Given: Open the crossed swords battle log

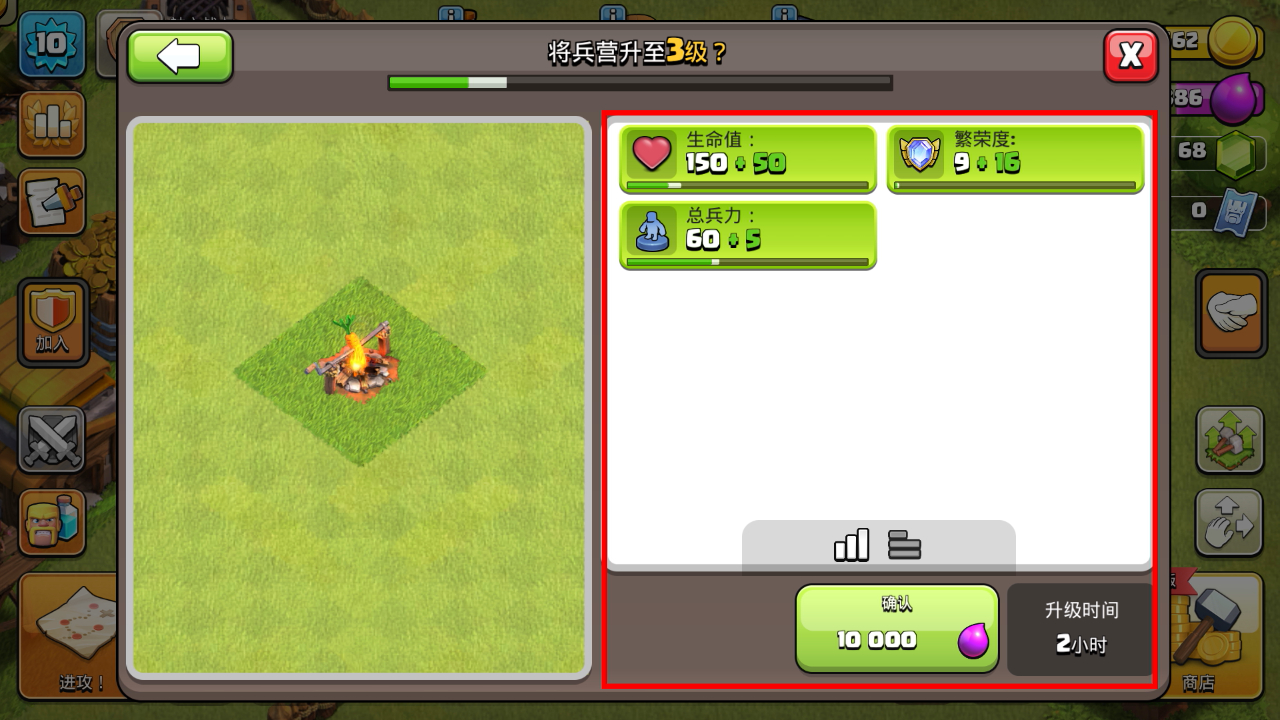Looking at the screenshot, I should (52, 438).
